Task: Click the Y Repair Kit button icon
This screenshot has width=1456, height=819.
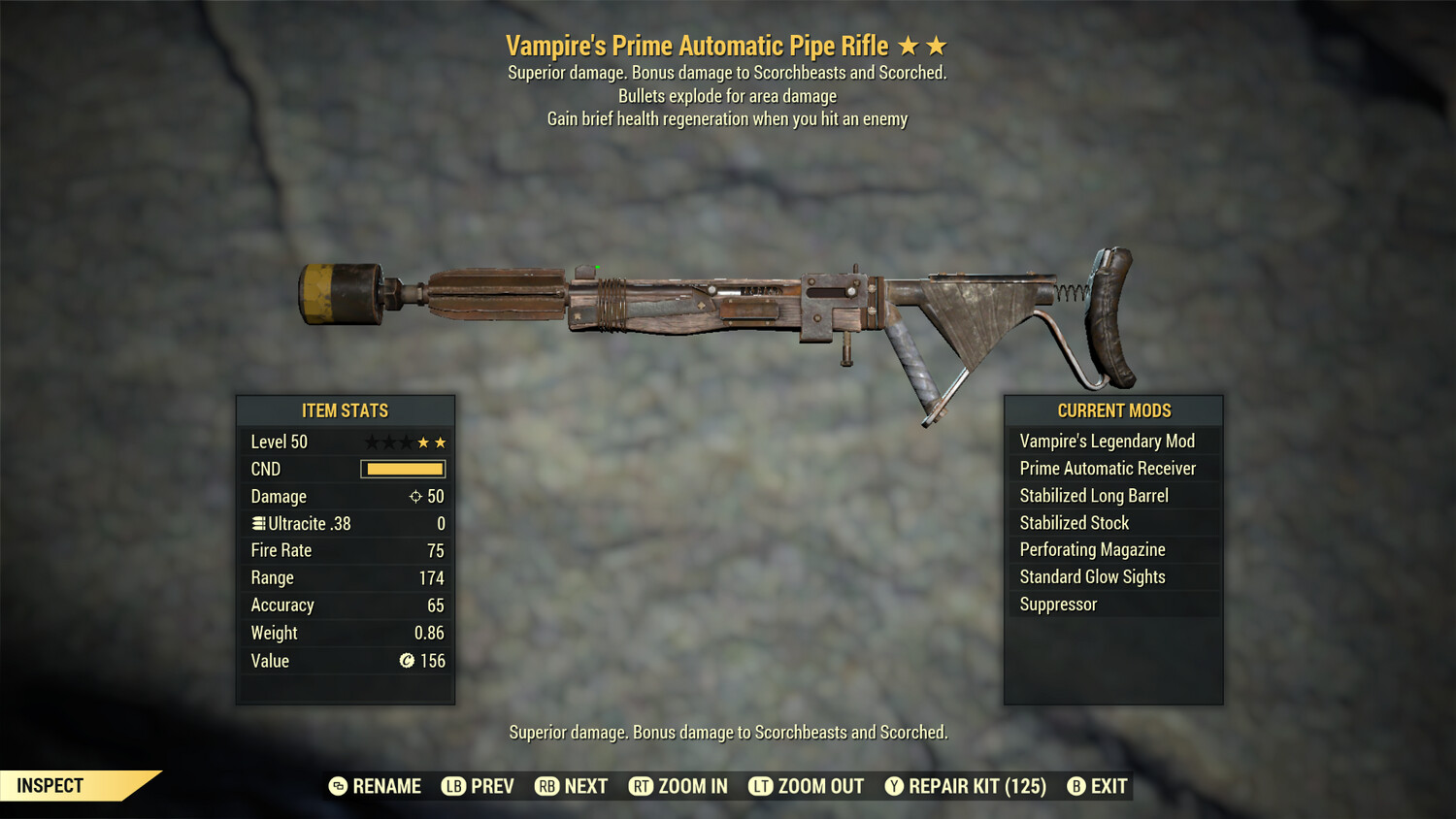Action: [893, 786]
